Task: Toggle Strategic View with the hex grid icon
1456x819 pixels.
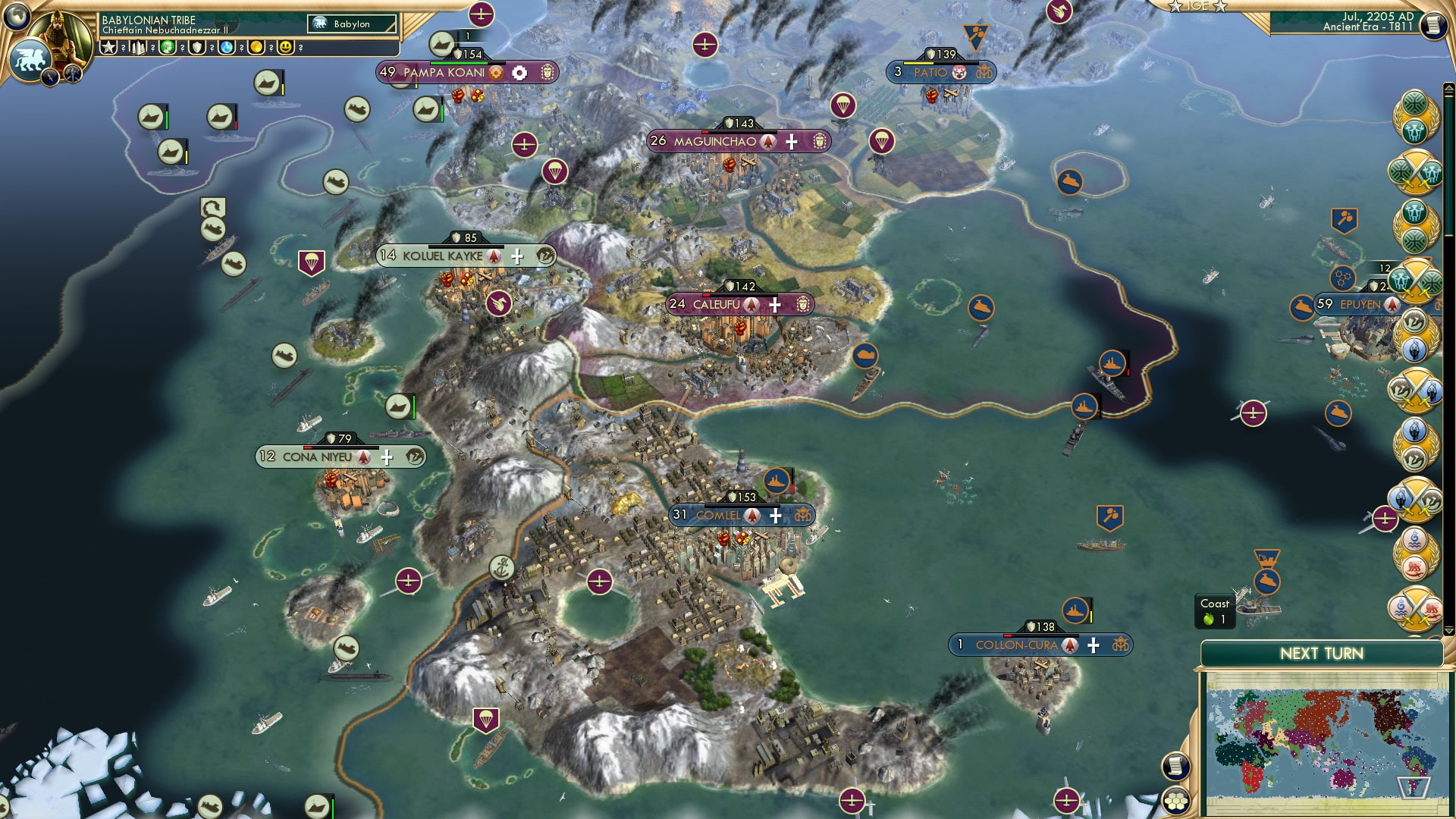Action: (x=1176, y=802)
